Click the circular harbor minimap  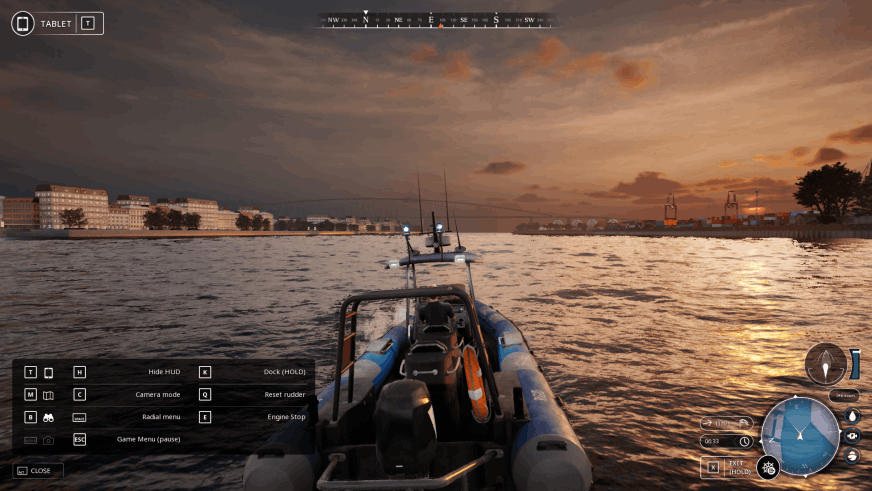point(800,436)
